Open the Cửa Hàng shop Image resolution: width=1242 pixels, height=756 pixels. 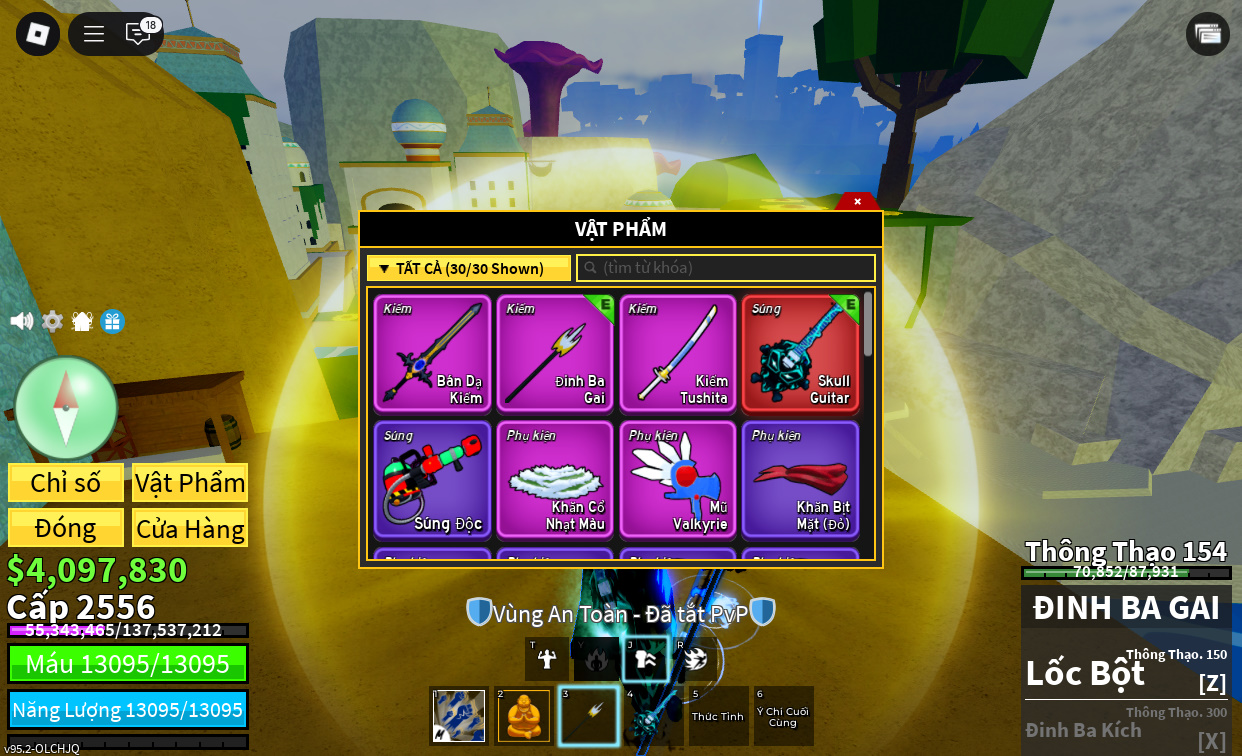tap(190, 528)
